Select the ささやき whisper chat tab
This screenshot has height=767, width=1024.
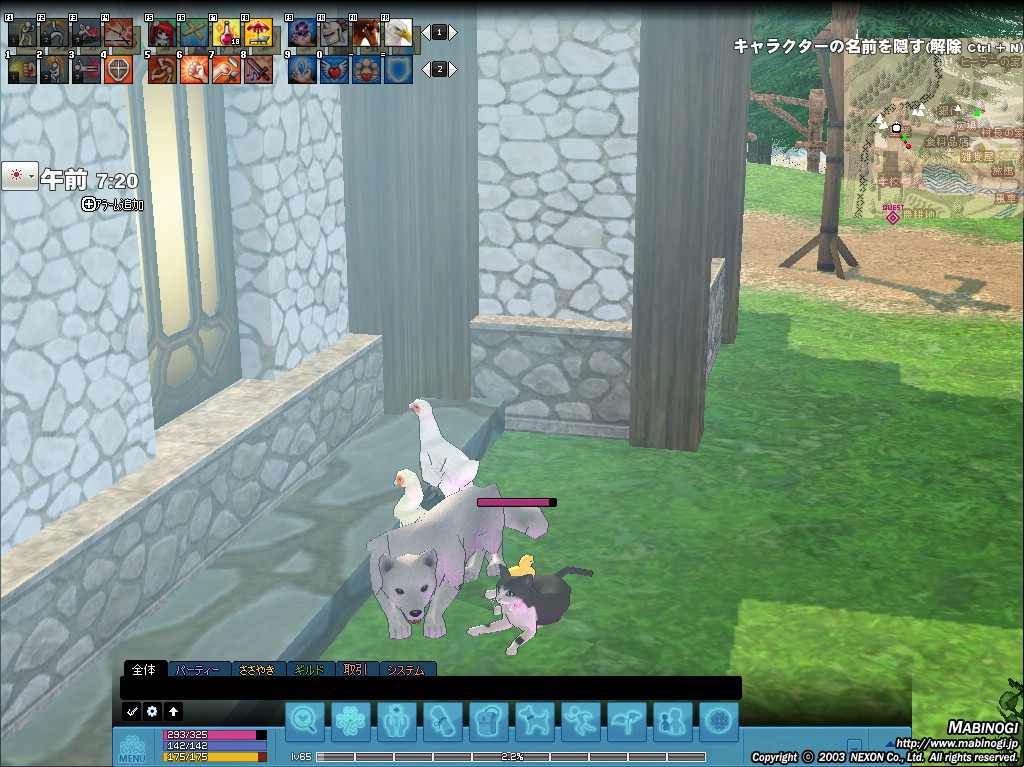point(259,670)
